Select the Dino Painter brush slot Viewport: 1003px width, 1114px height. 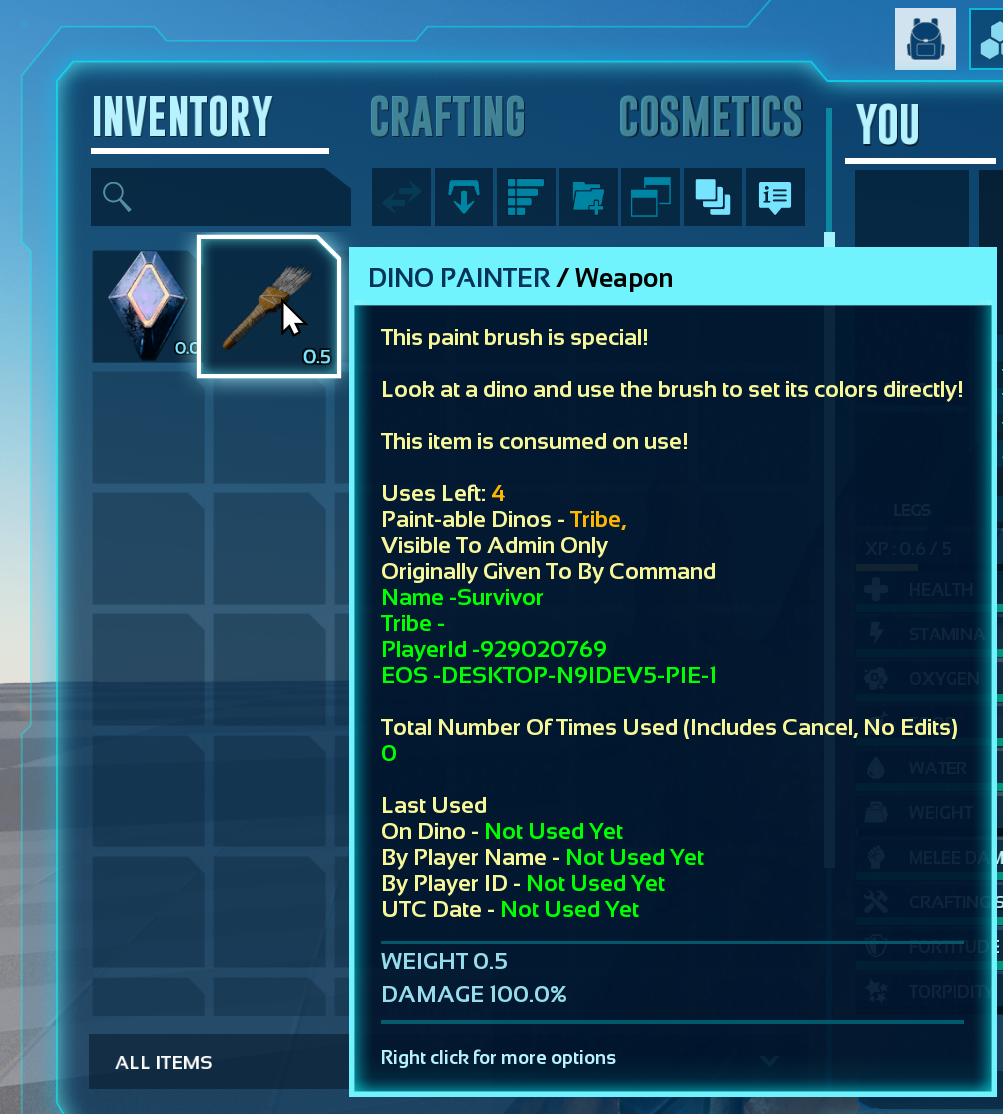[x=269, y=306]
